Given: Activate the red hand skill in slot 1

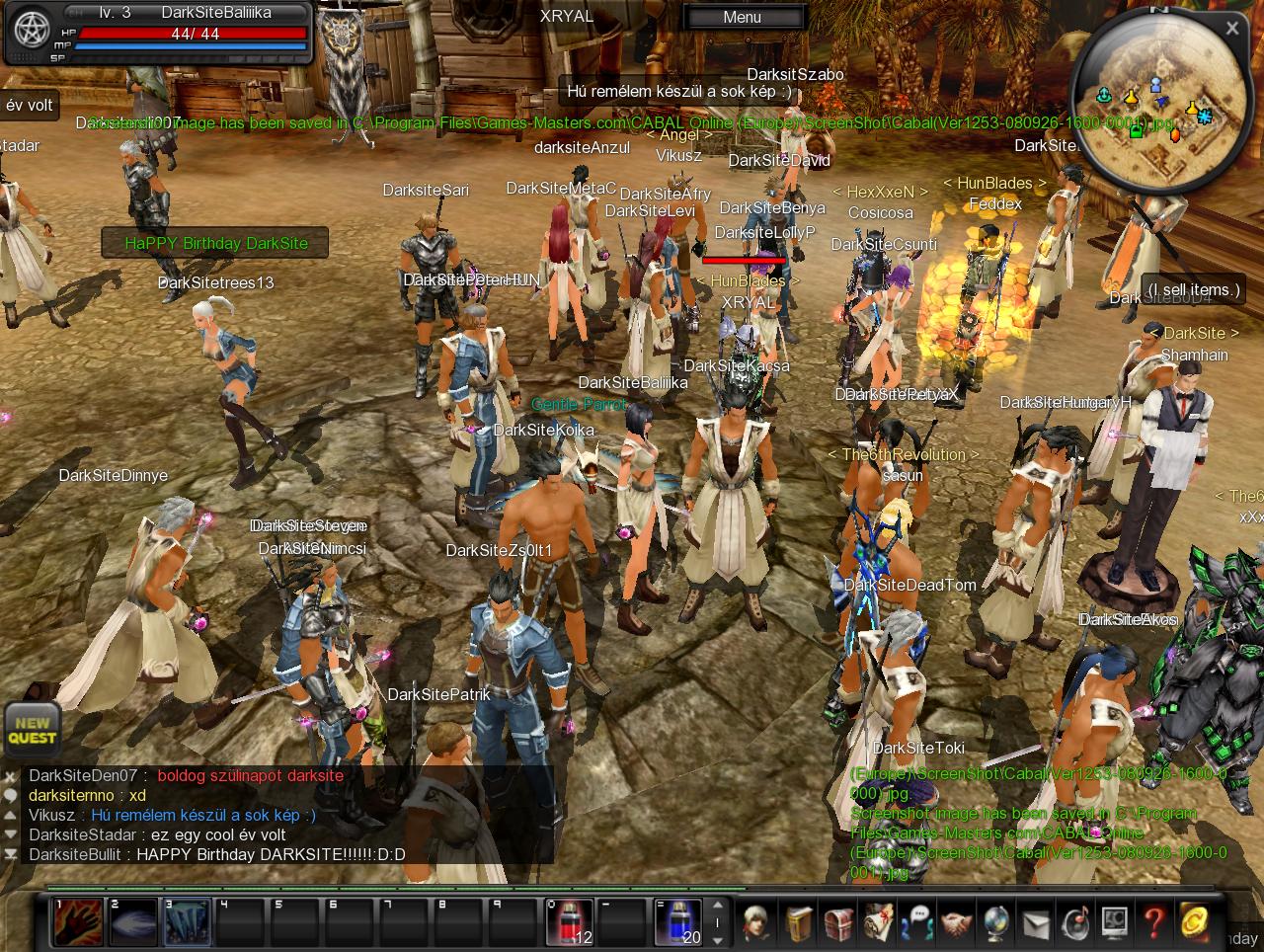Looking at the screenshot, I should coord(77,921).
